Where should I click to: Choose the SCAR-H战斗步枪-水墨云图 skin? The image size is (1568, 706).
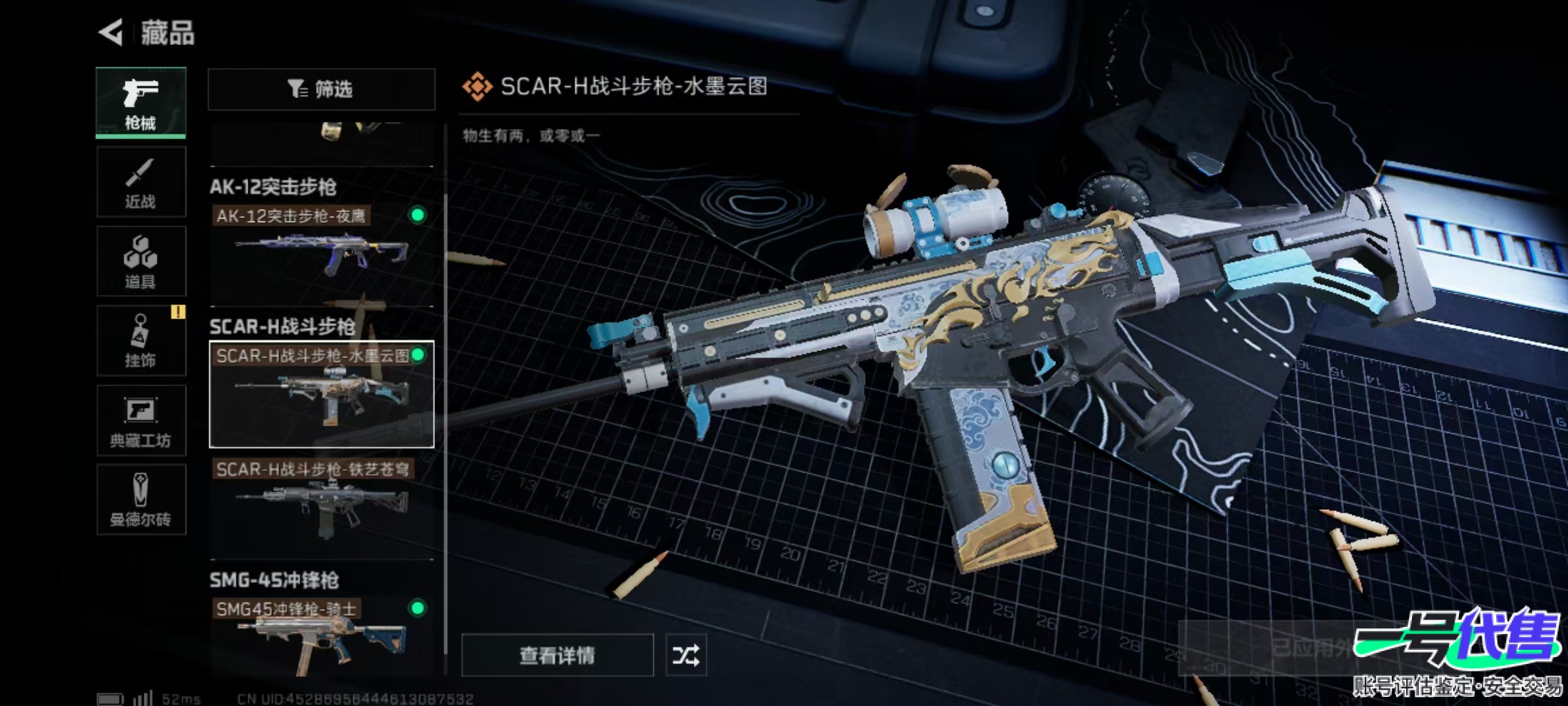click(321, 394)
